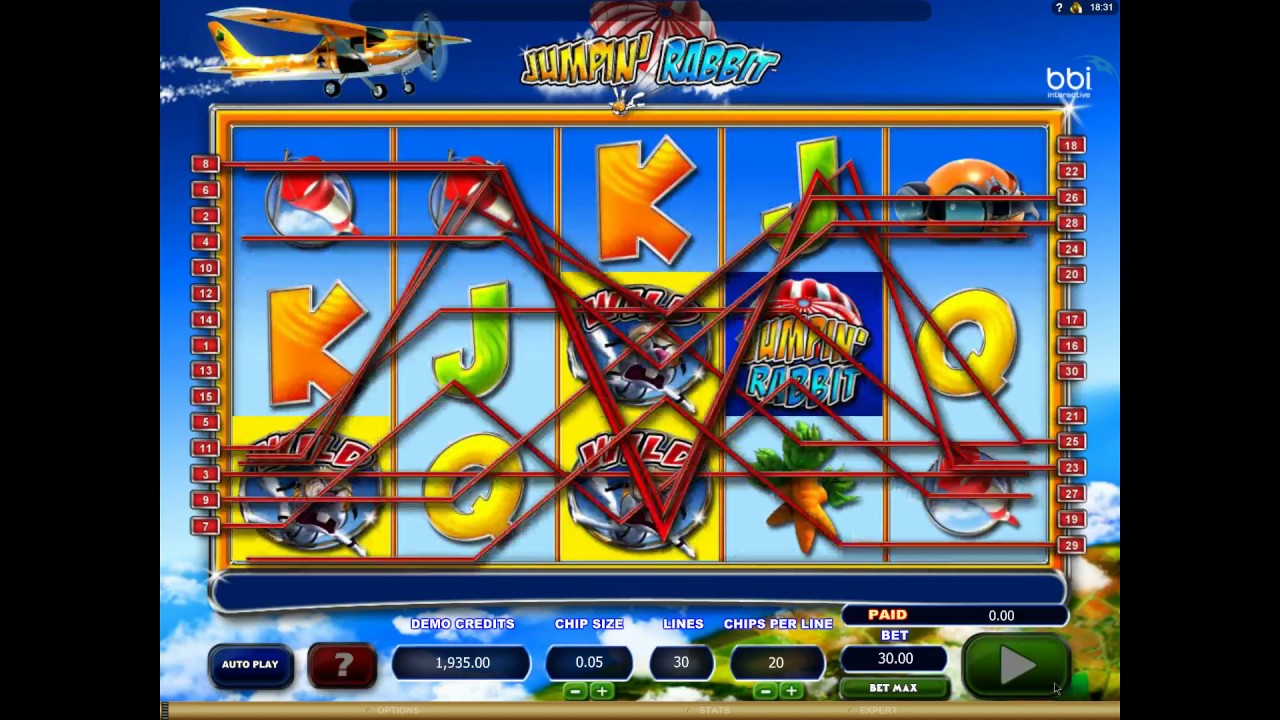Spin the reels with the green arrow
Image resolution: width=1280 pixels, height=720 pixels.
click(x=1017, y=664)
